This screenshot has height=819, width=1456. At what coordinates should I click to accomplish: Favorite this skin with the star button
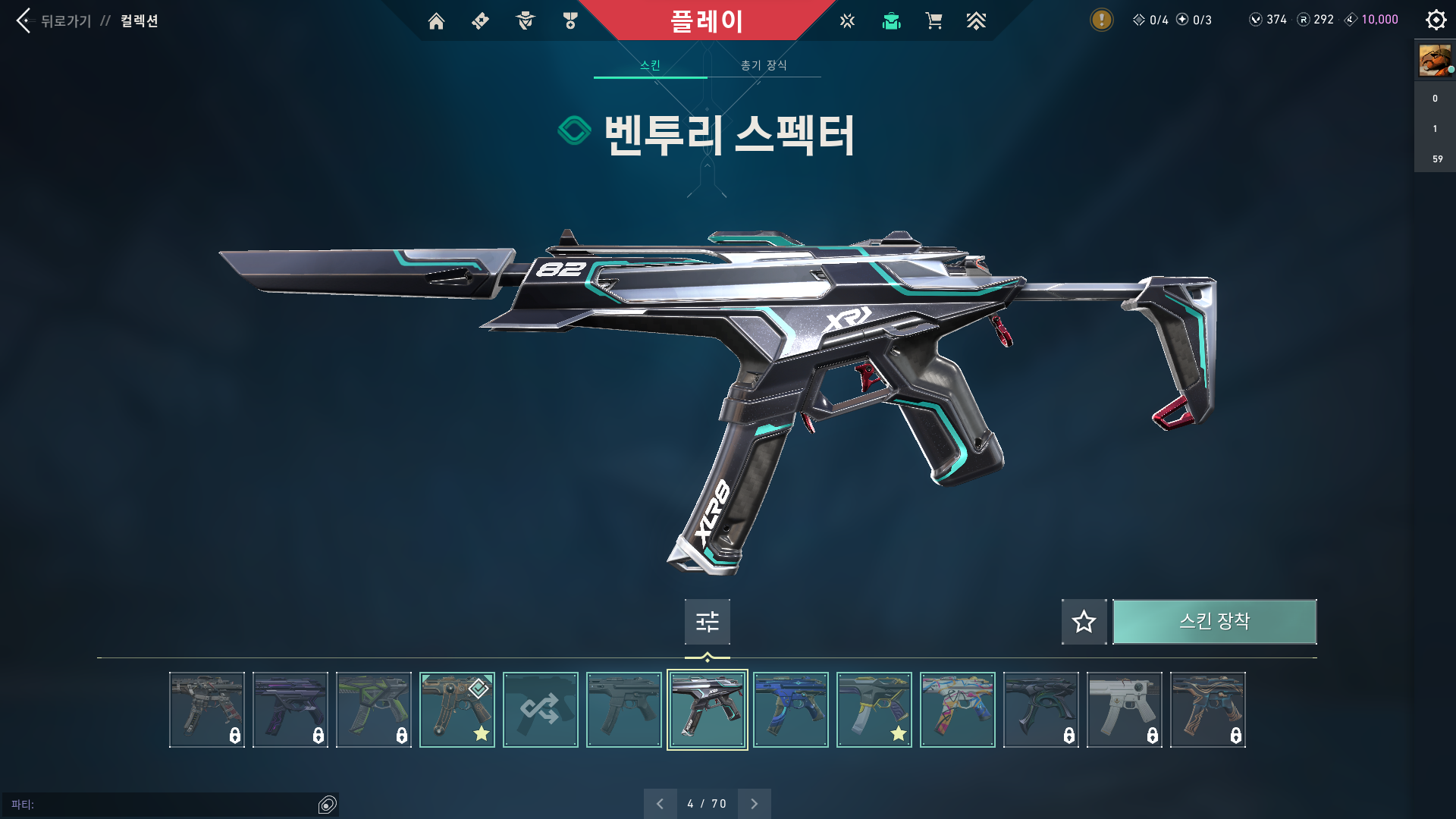pyautogui.click(x=1084, y=622)
